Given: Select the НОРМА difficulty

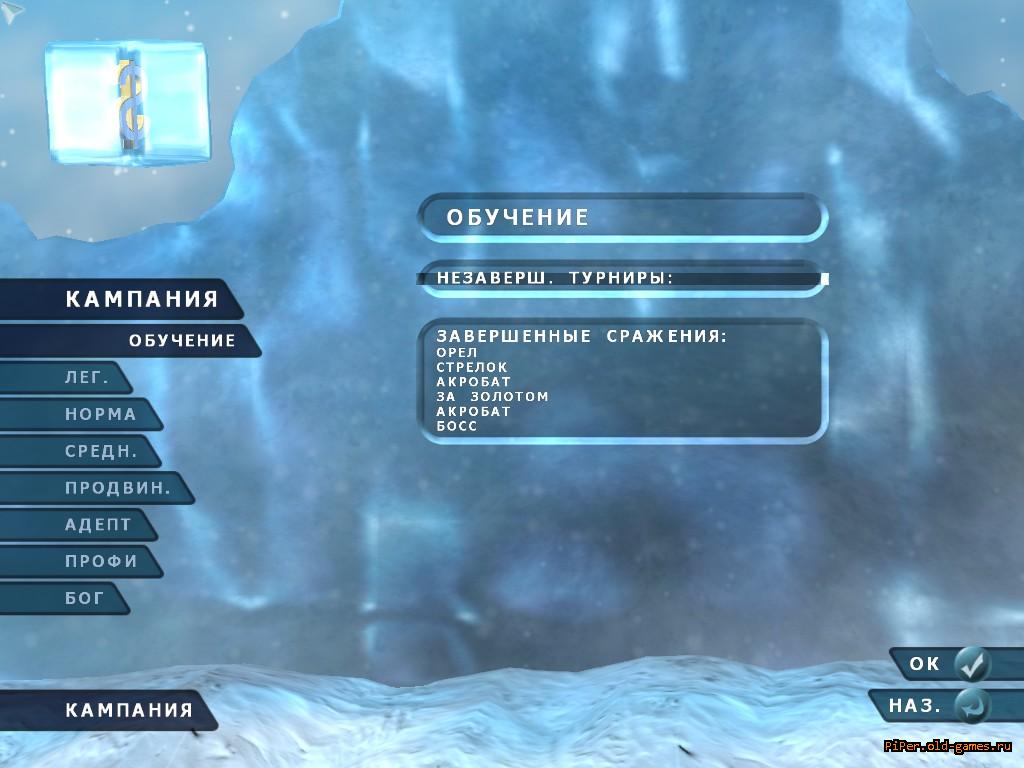Looking at the screenshot, I should [x=100, y=414].
